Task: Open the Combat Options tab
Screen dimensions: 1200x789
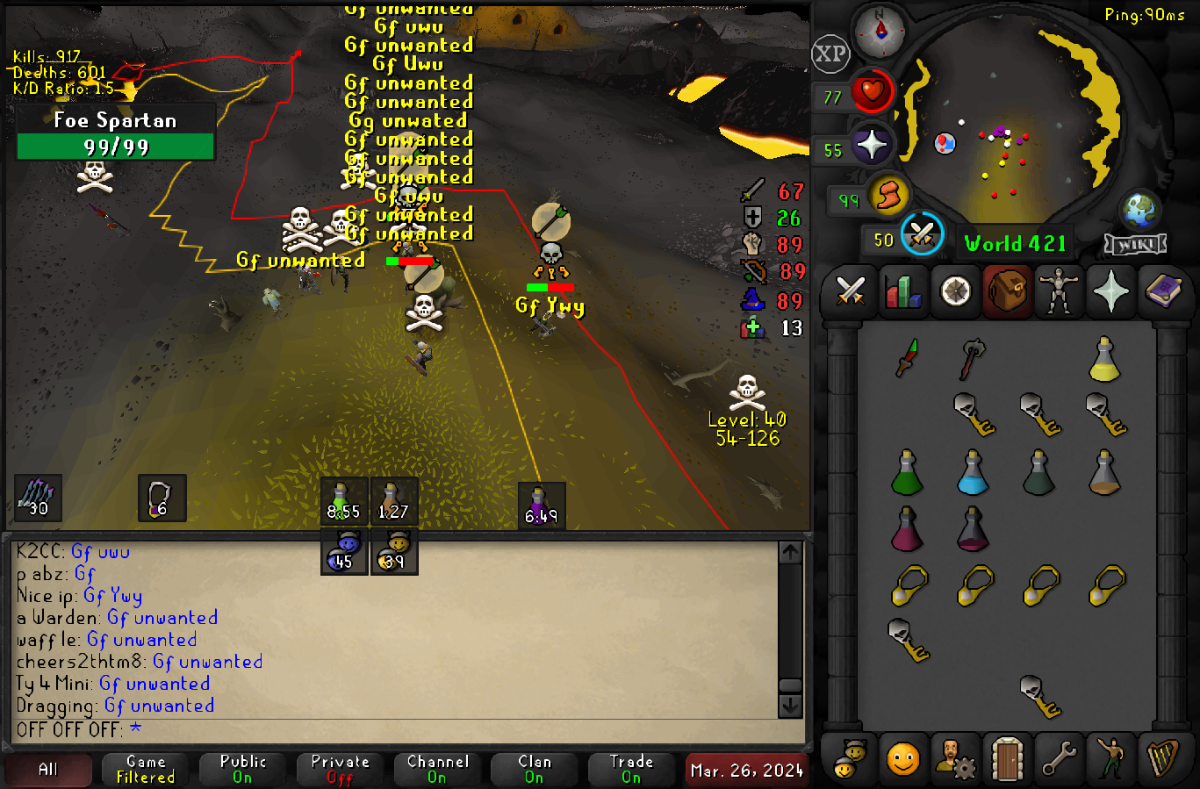Action: pos(850,291)
